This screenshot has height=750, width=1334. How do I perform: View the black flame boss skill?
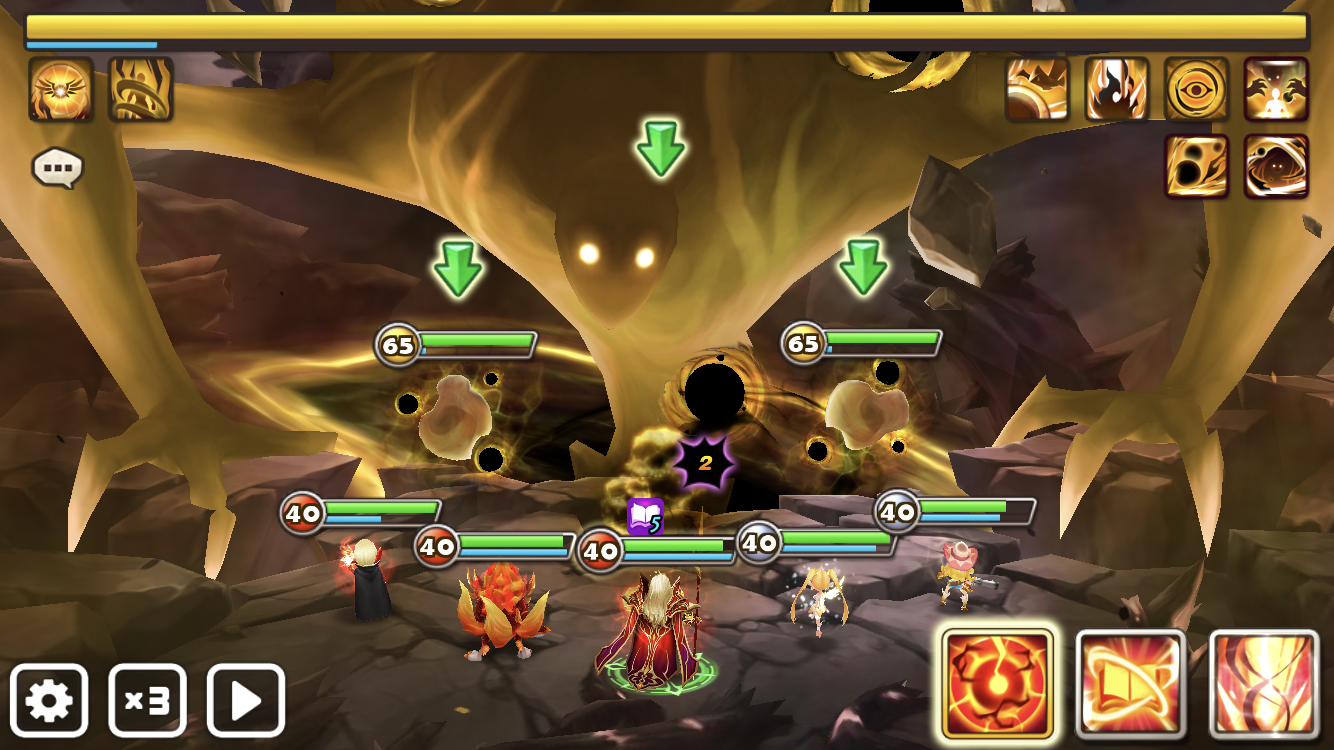coord(1117,89)
